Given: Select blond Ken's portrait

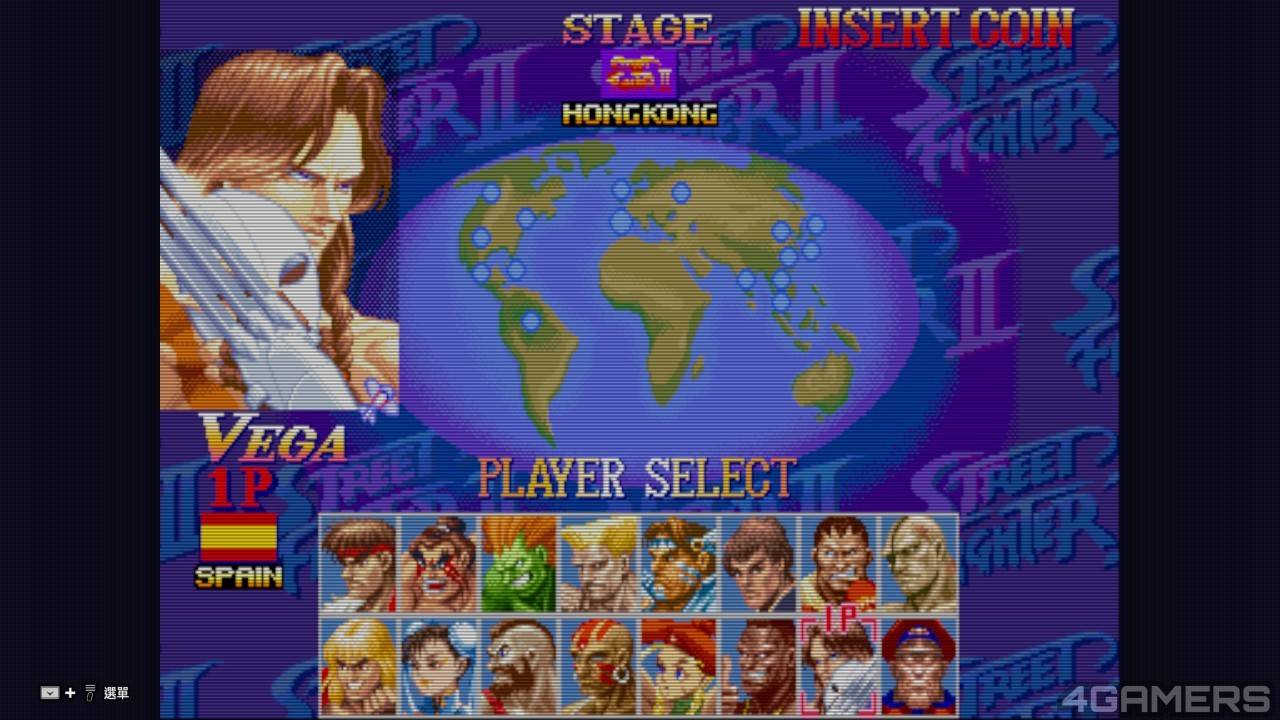Looking at the screenshot, I should pos(359,665).
